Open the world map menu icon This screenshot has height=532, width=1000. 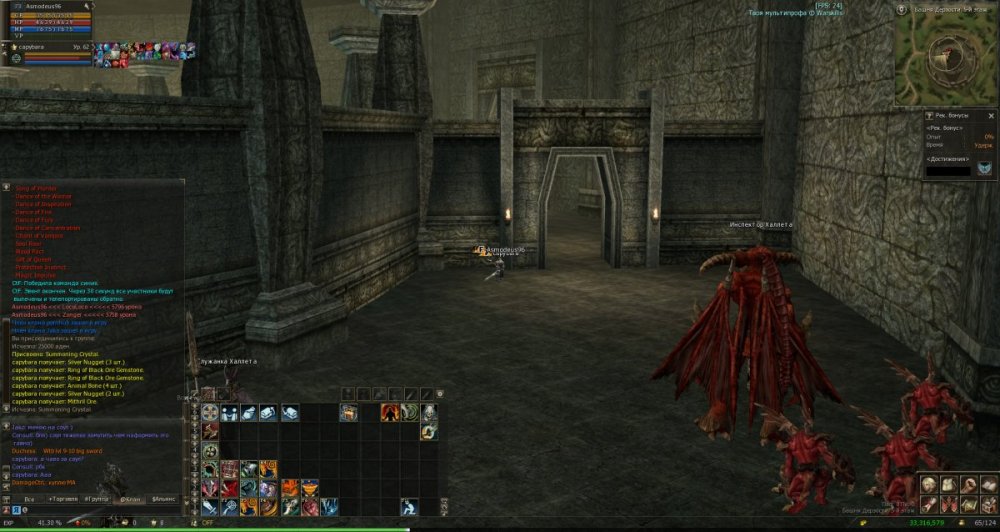[968, 503]
